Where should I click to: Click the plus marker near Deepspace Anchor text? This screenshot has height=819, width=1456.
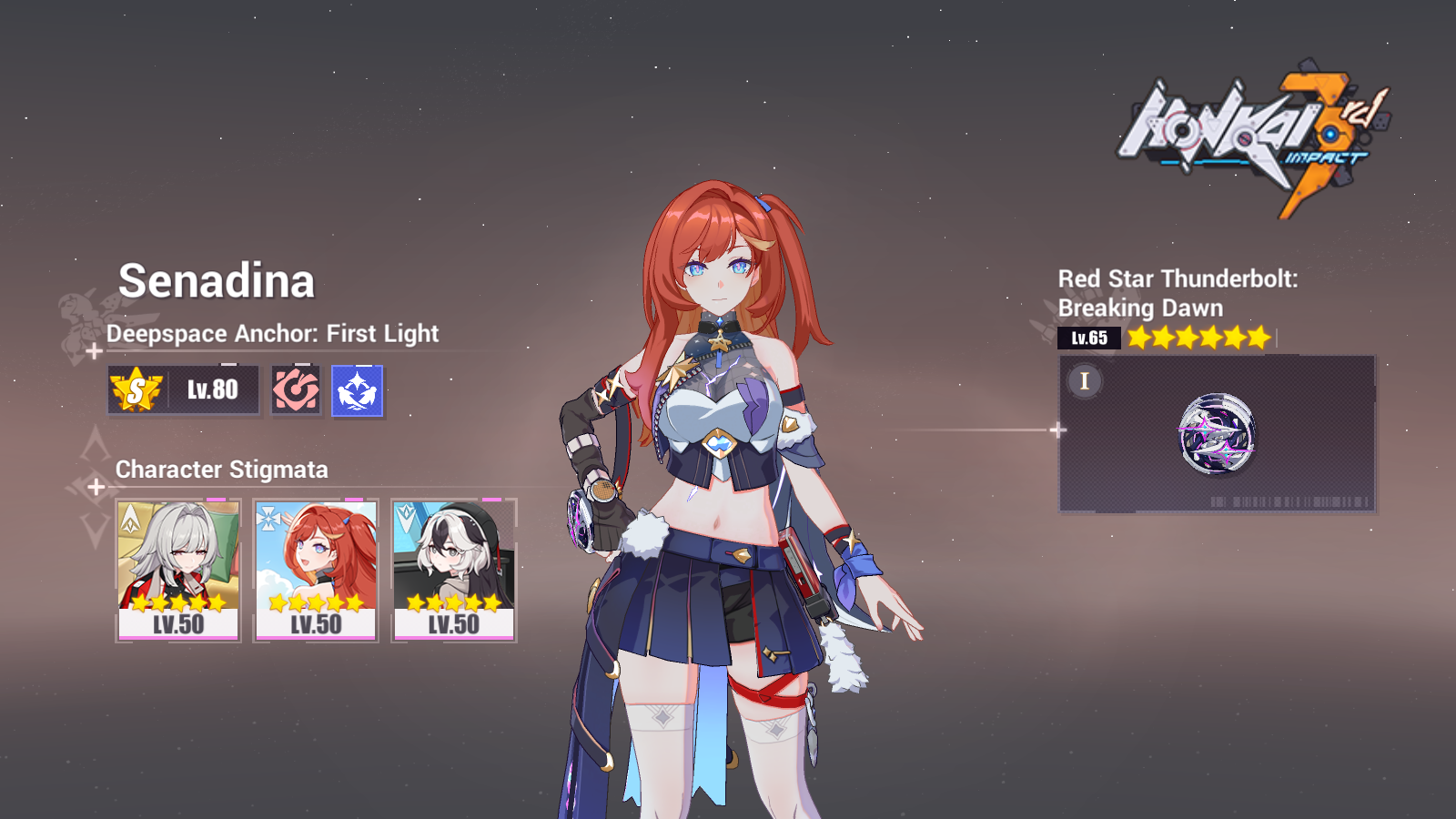click(x=94, y=350)
